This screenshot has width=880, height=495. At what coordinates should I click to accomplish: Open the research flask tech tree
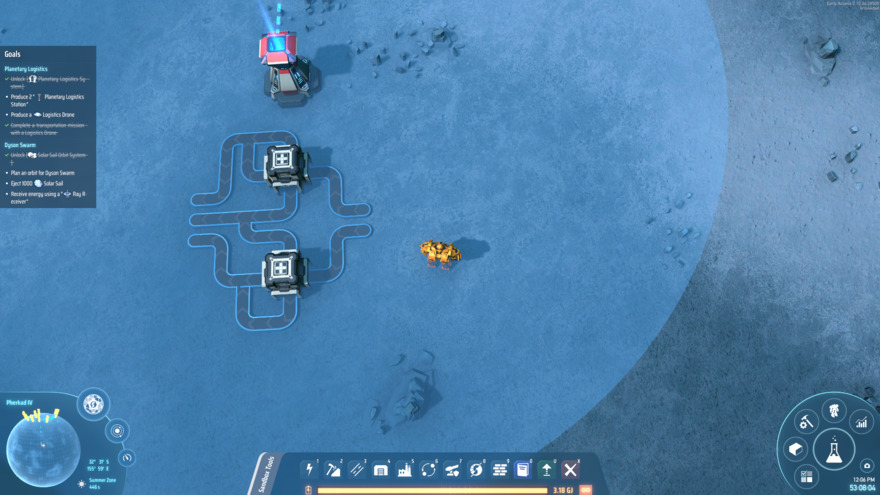833,451
